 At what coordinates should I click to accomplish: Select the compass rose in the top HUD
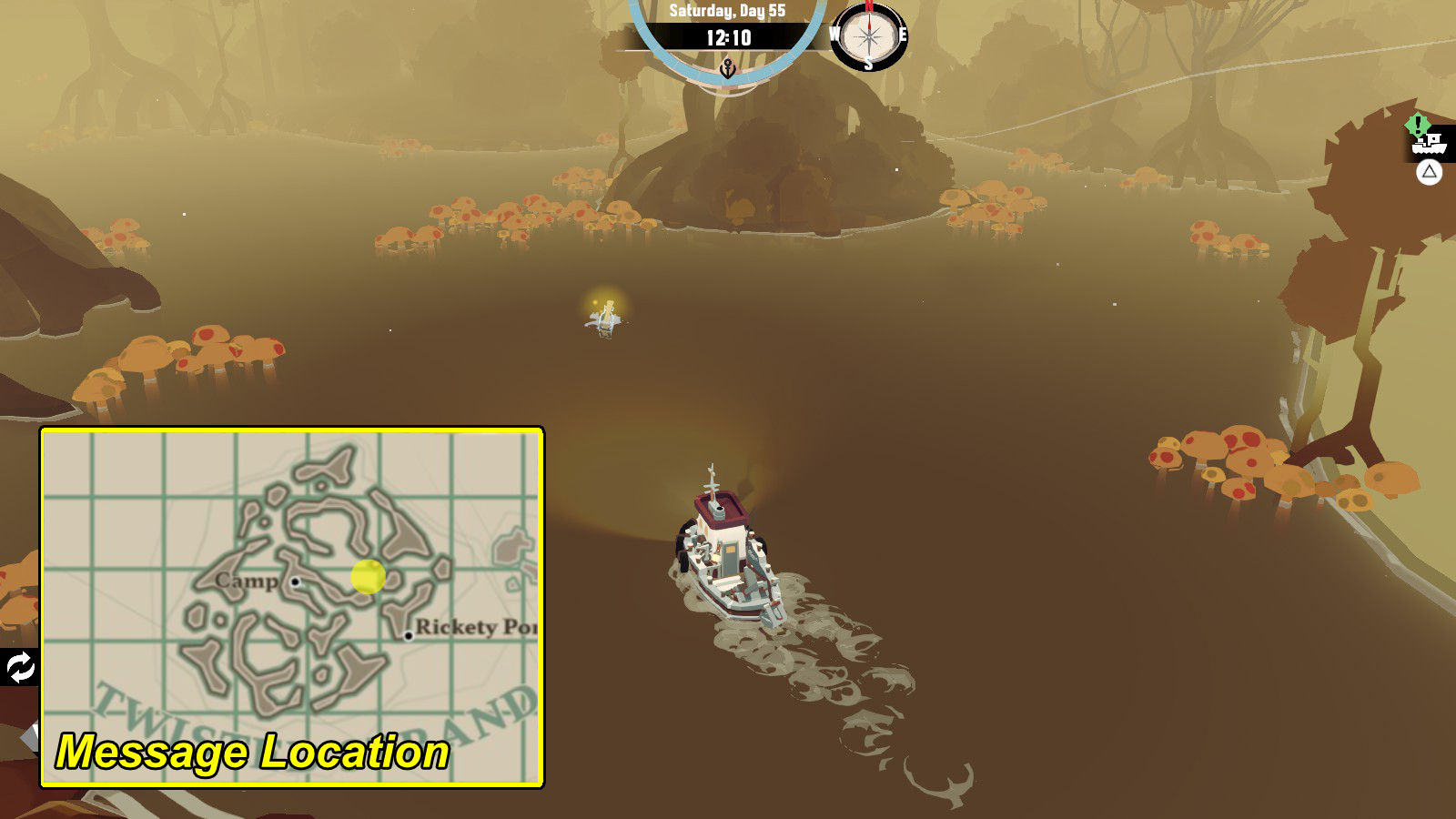click(868, 37)
